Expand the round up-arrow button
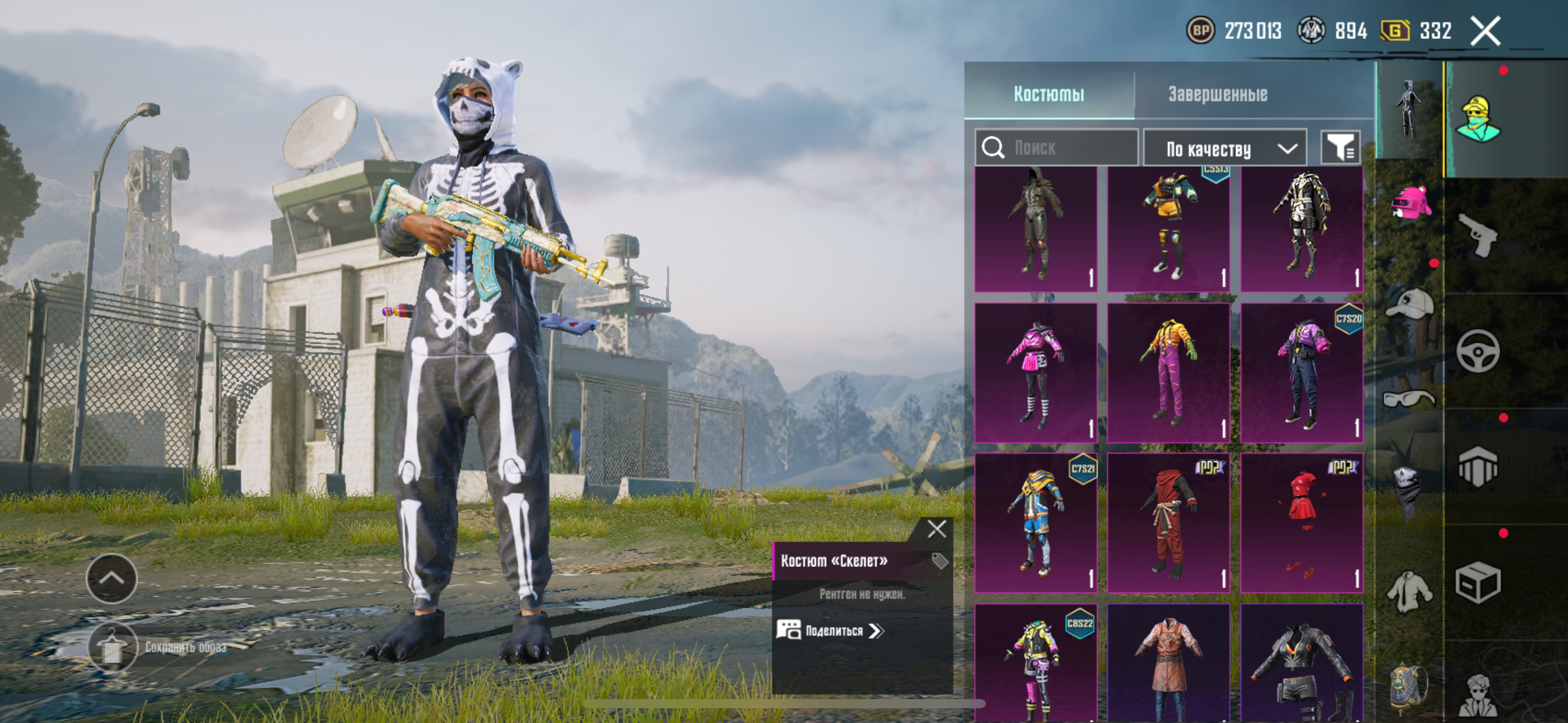The height and width of the screenshot is (723, 1568). [x=112, y=578]
